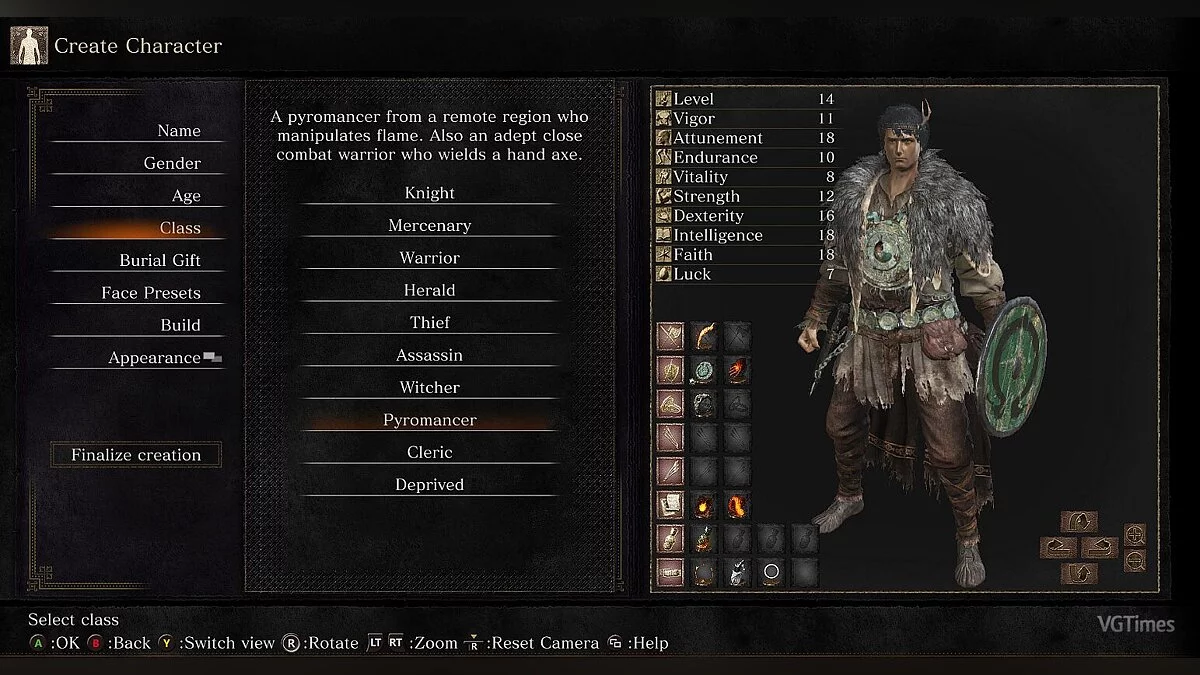This screenshot has width=1200, height=675.
Task: Open the Appearance settings
Action: coord(155,358)
